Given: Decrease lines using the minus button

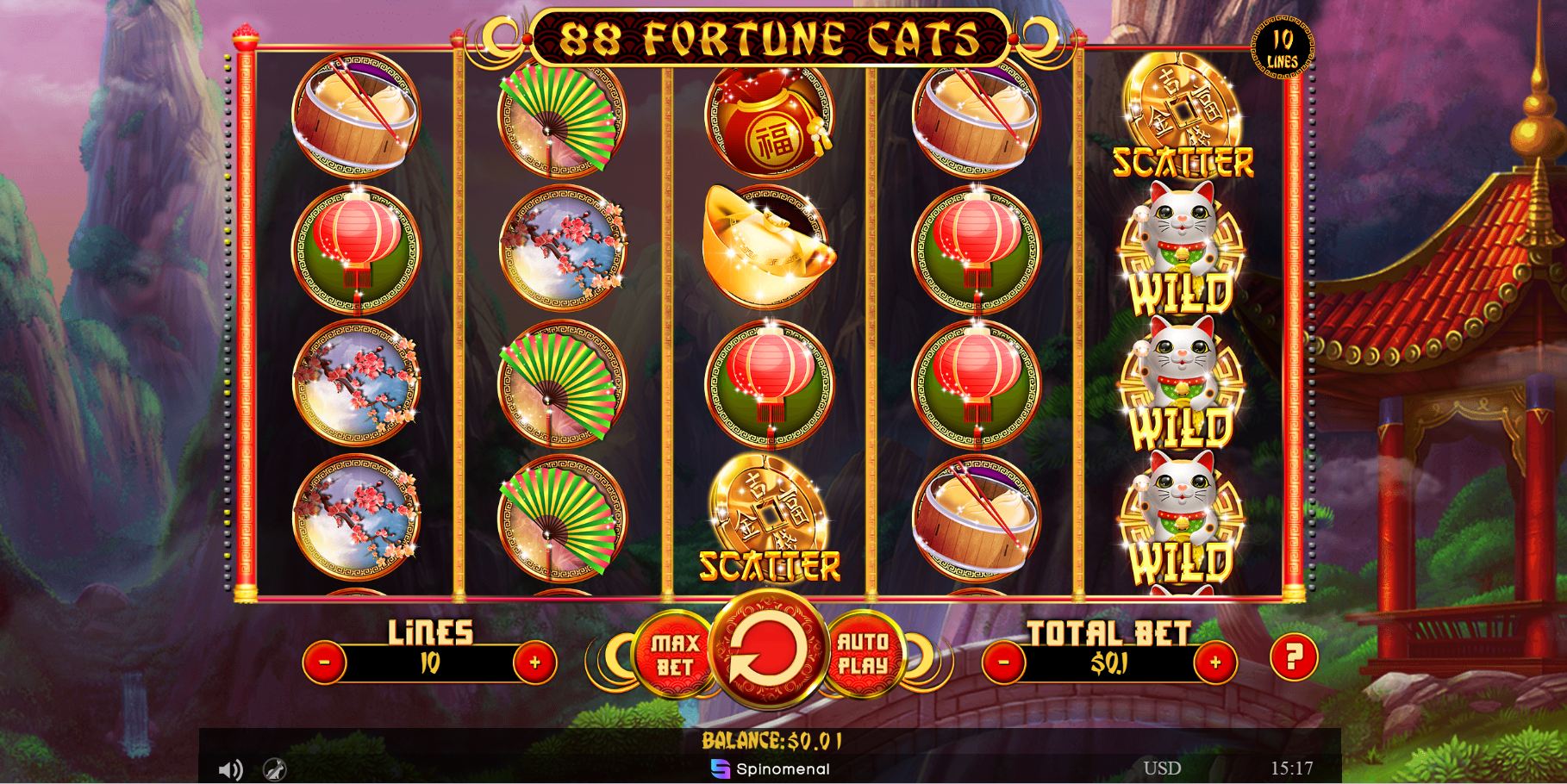Looking at the screenshot, I should coord(325,662).
